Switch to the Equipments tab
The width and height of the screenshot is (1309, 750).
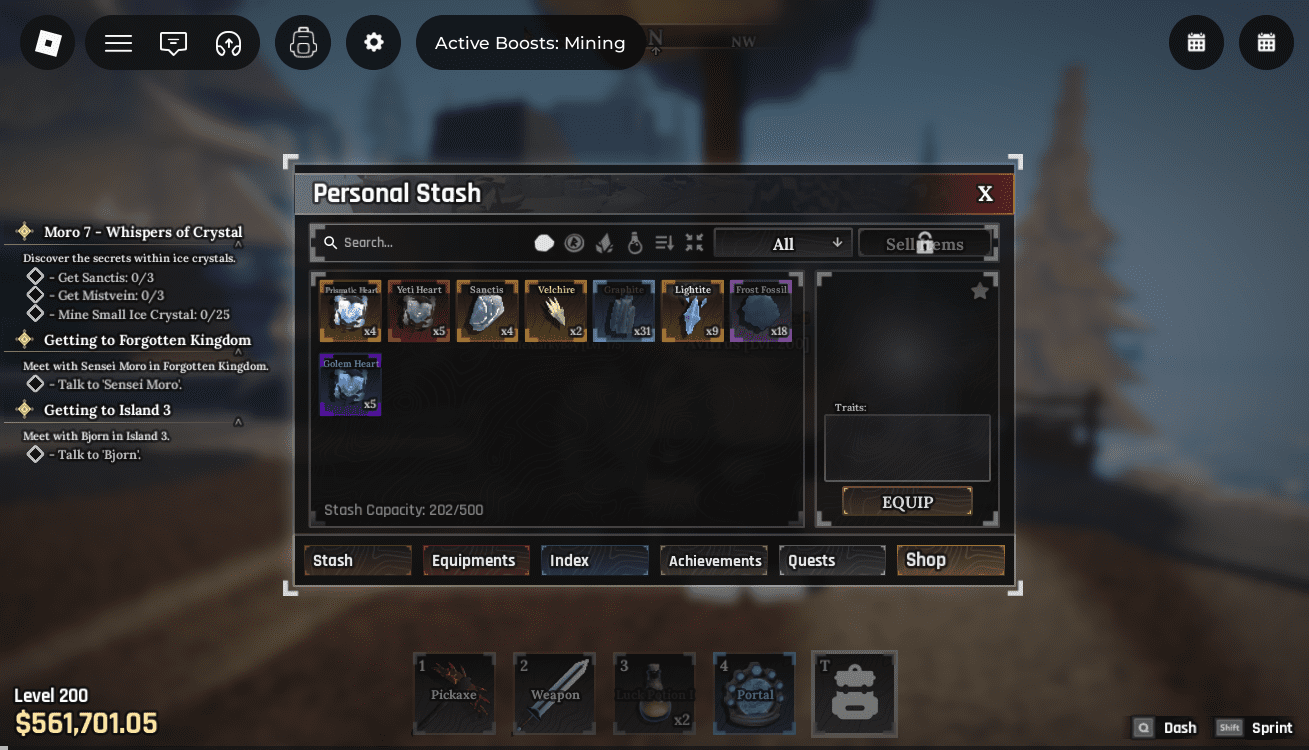[476, 560]
